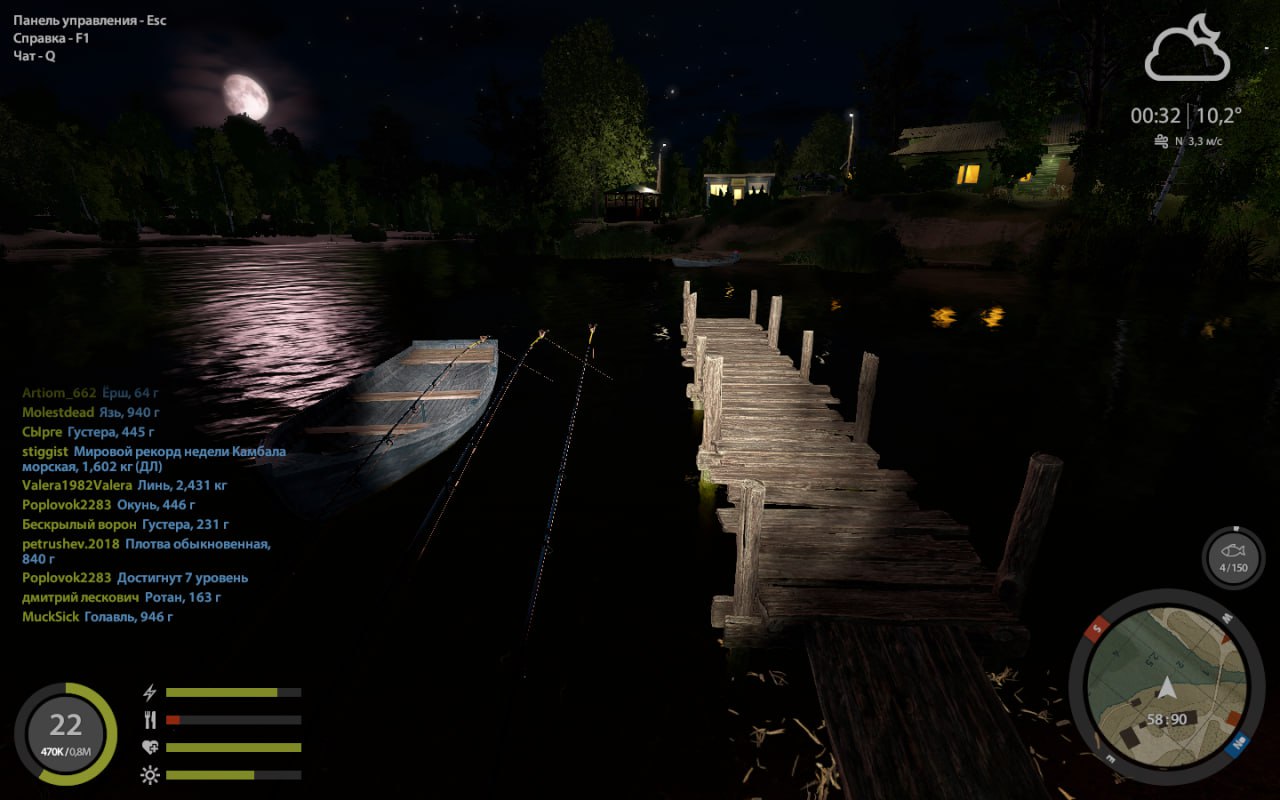
Task: Click Poplovok2283's level 7 reached message
Action: pos(182,578)
